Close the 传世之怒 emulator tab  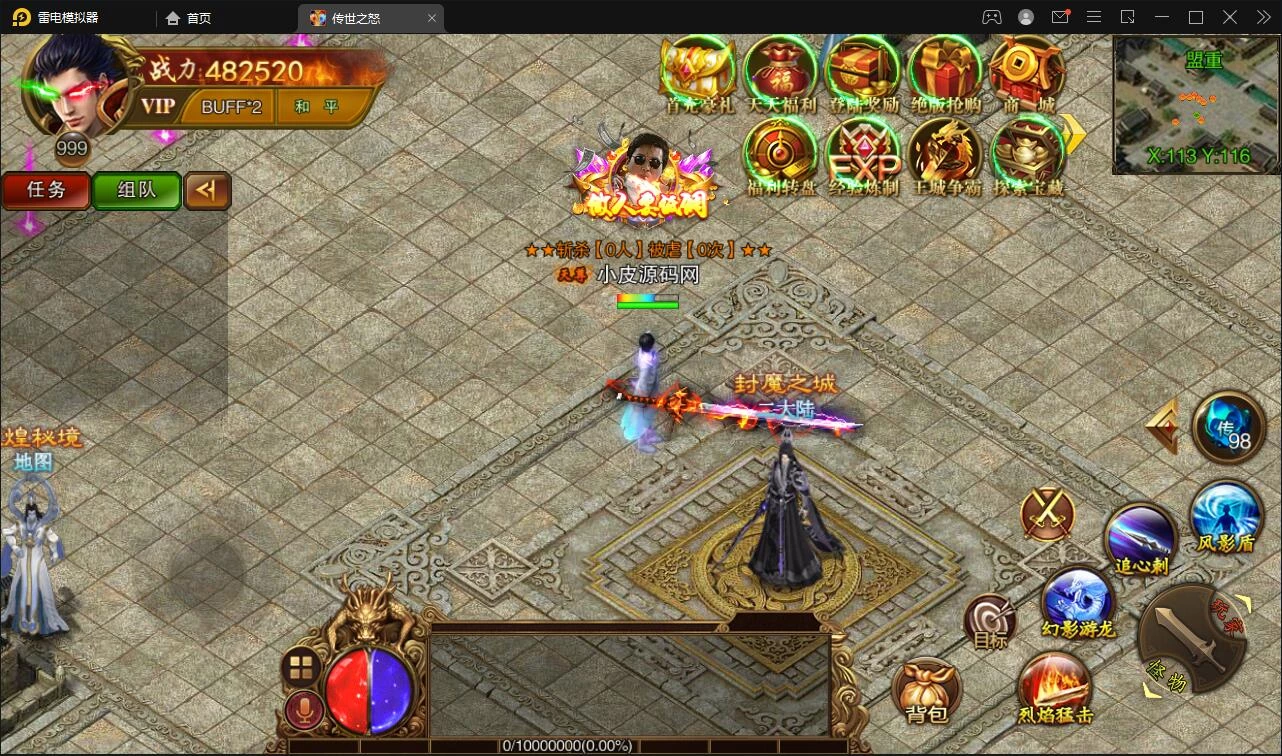(x=432, y=18)
